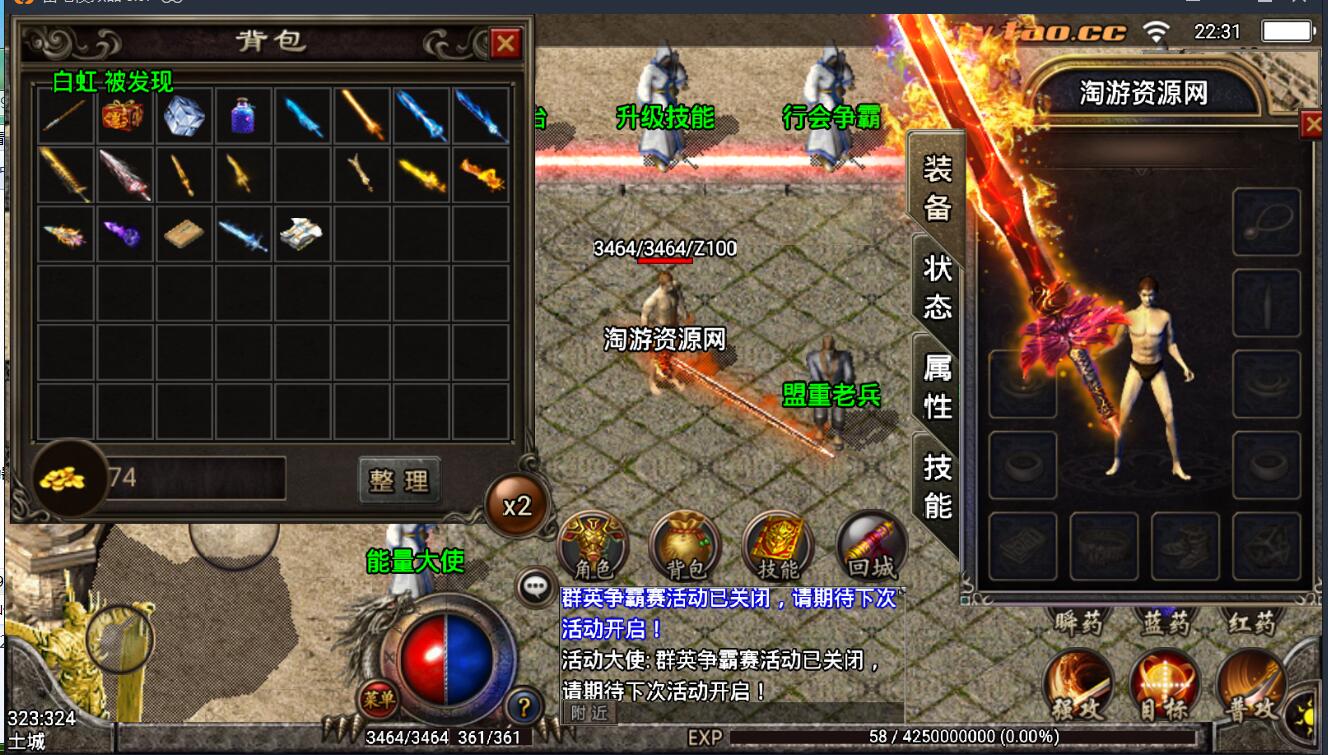Open the 技能 tab on character panel
Viewport: 1328px width, 755px height.
tap(937, 486)
